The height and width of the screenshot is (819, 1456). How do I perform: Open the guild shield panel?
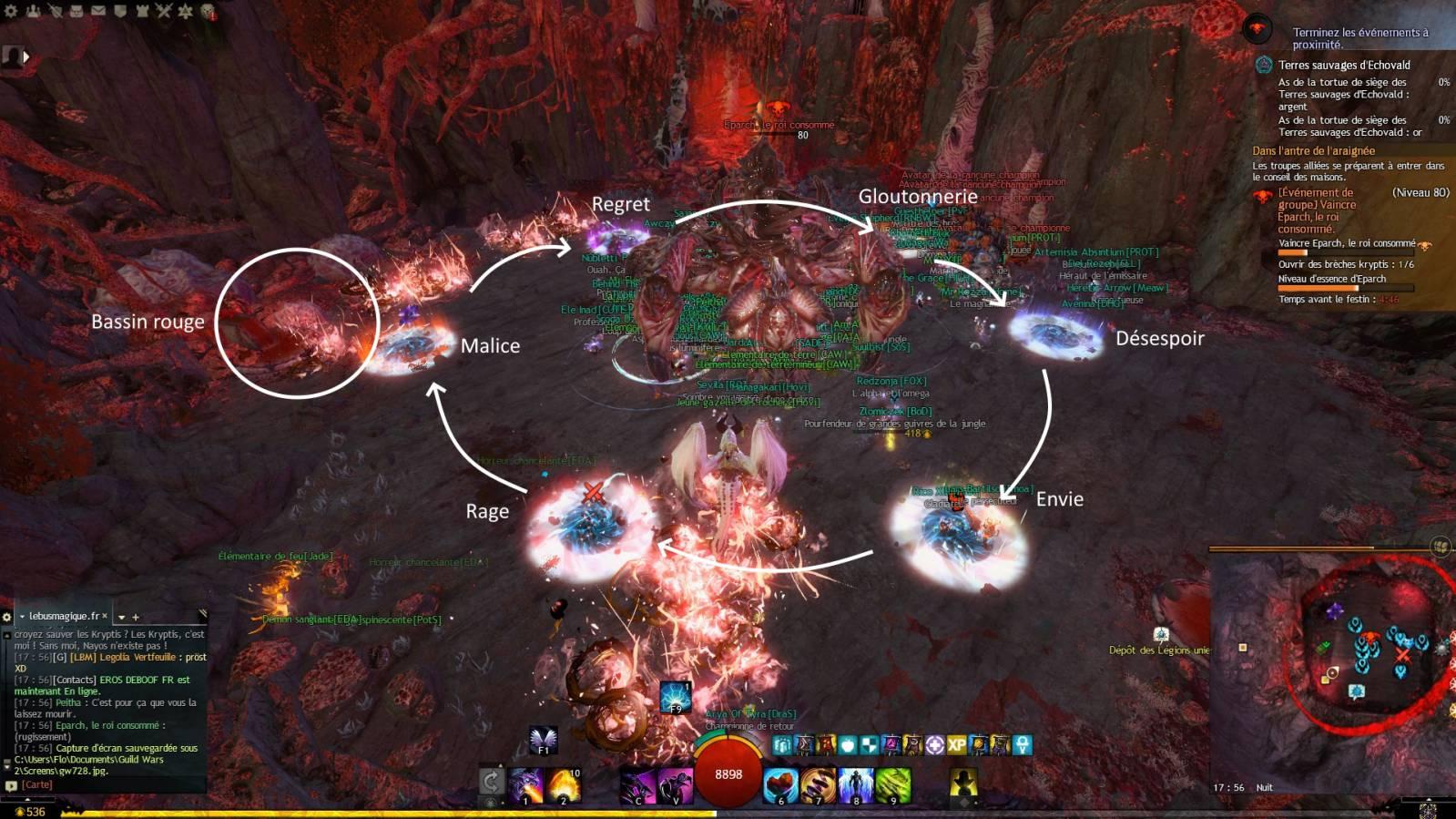pos(119,11)
